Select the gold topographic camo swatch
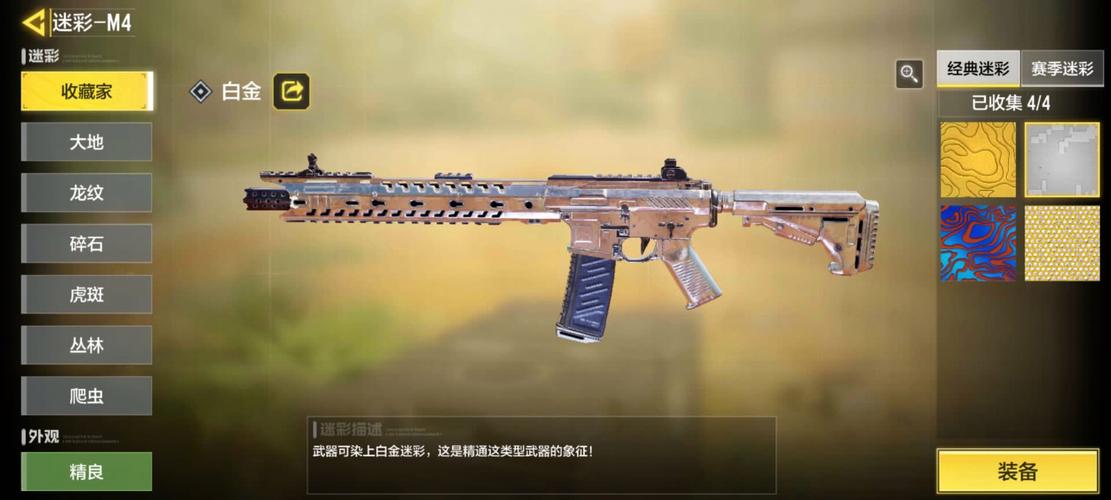 click(x=977, y=160)
